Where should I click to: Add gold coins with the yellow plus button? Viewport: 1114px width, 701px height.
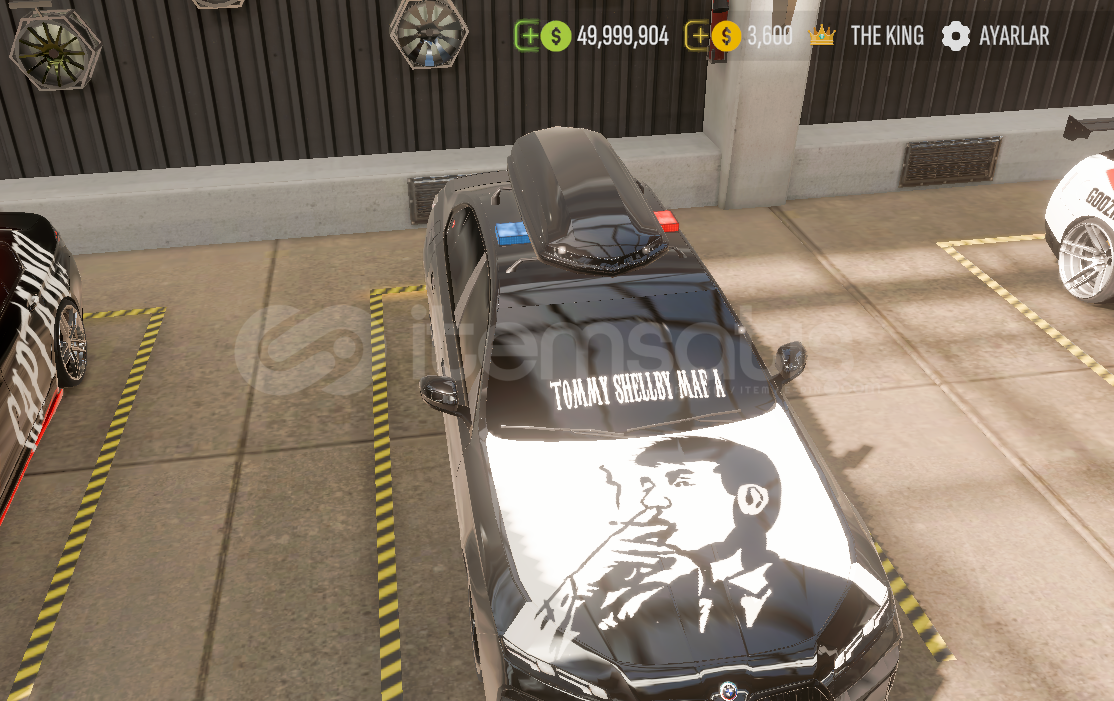pyautogui.click(x=698, y=36)
